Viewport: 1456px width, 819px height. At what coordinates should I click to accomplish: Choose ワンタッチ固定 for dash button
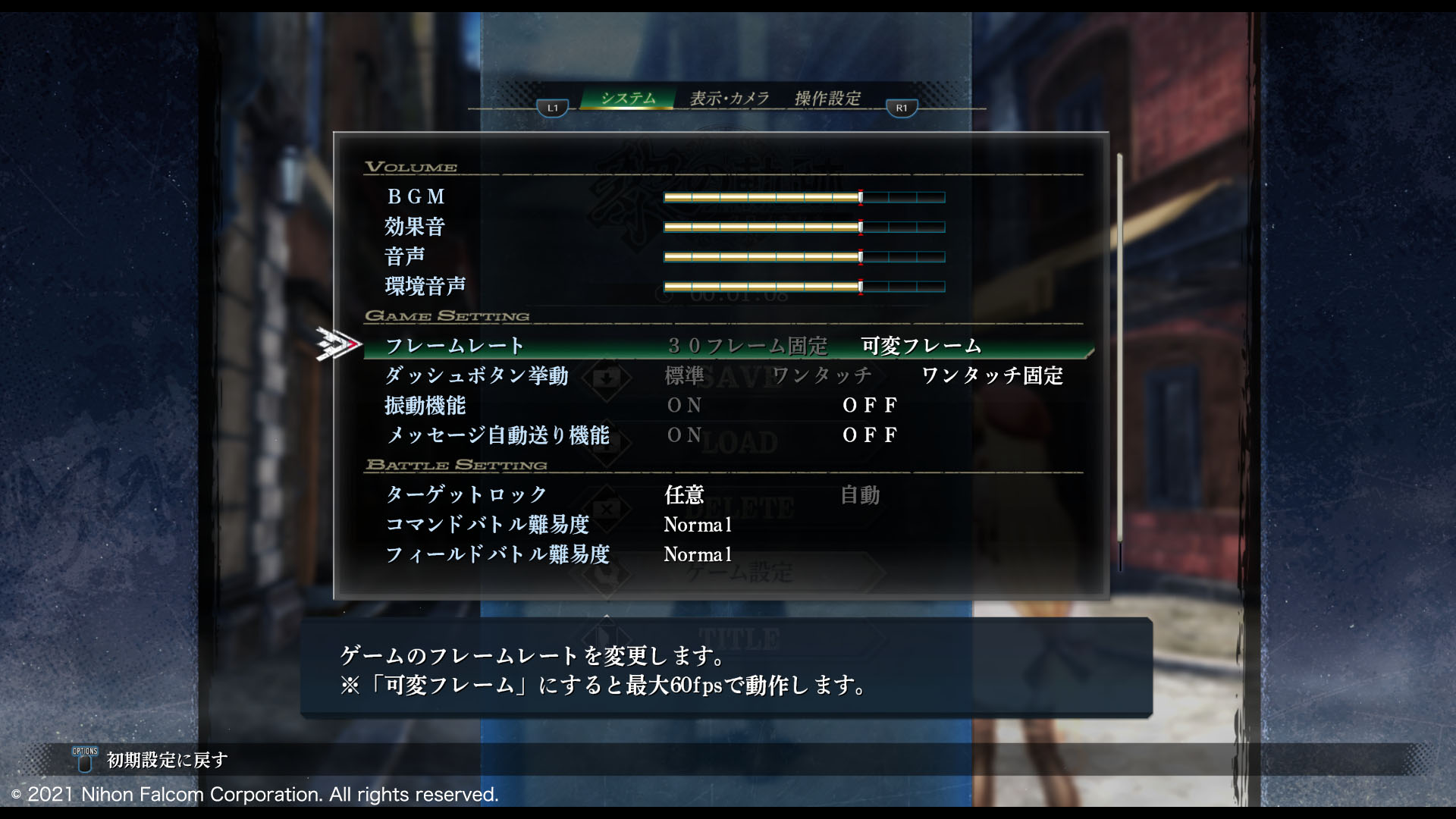tap(992, 375)
